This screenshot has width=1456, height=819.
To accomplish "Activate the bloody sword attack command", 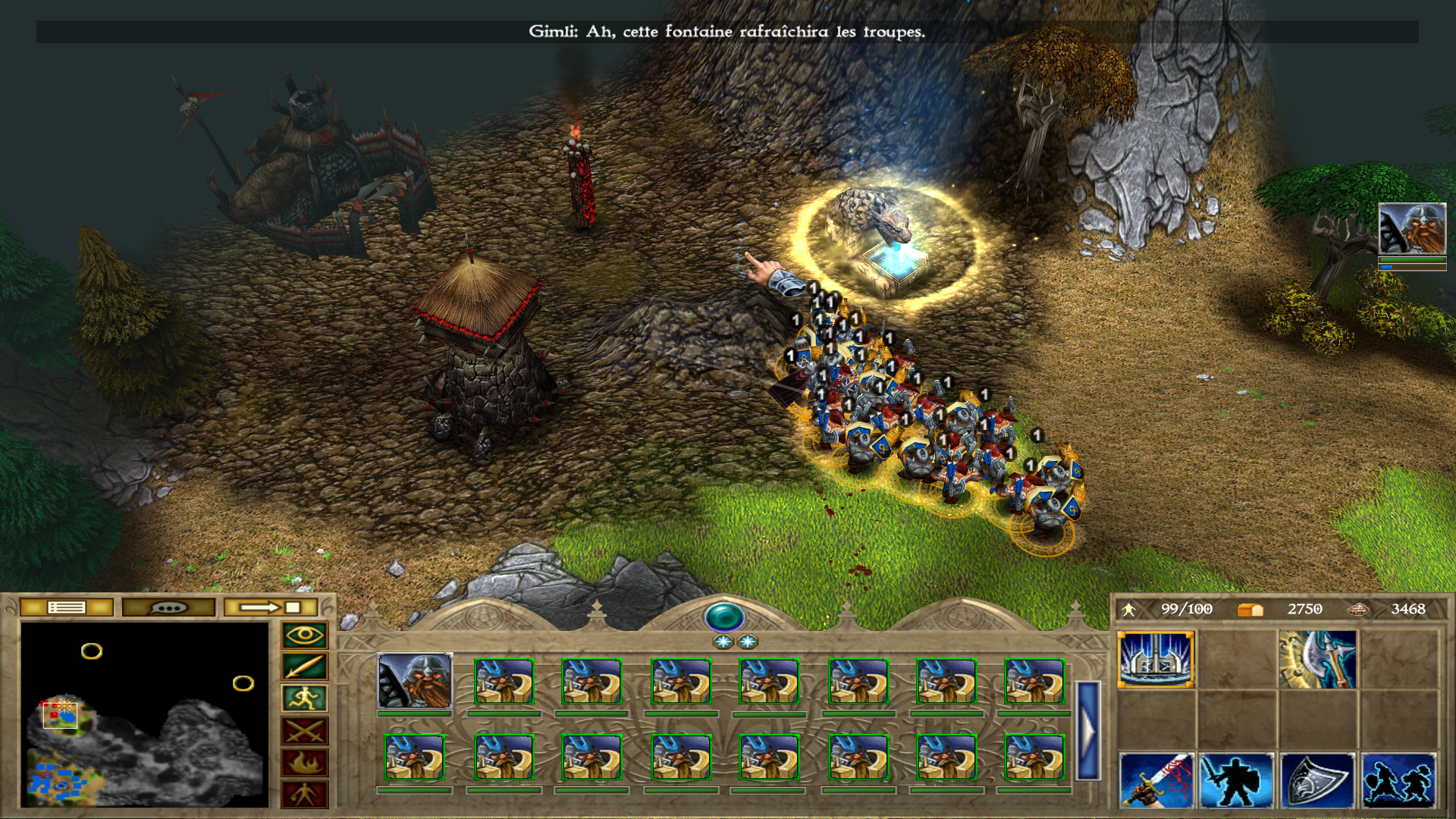I will [x=1156, y=780].
